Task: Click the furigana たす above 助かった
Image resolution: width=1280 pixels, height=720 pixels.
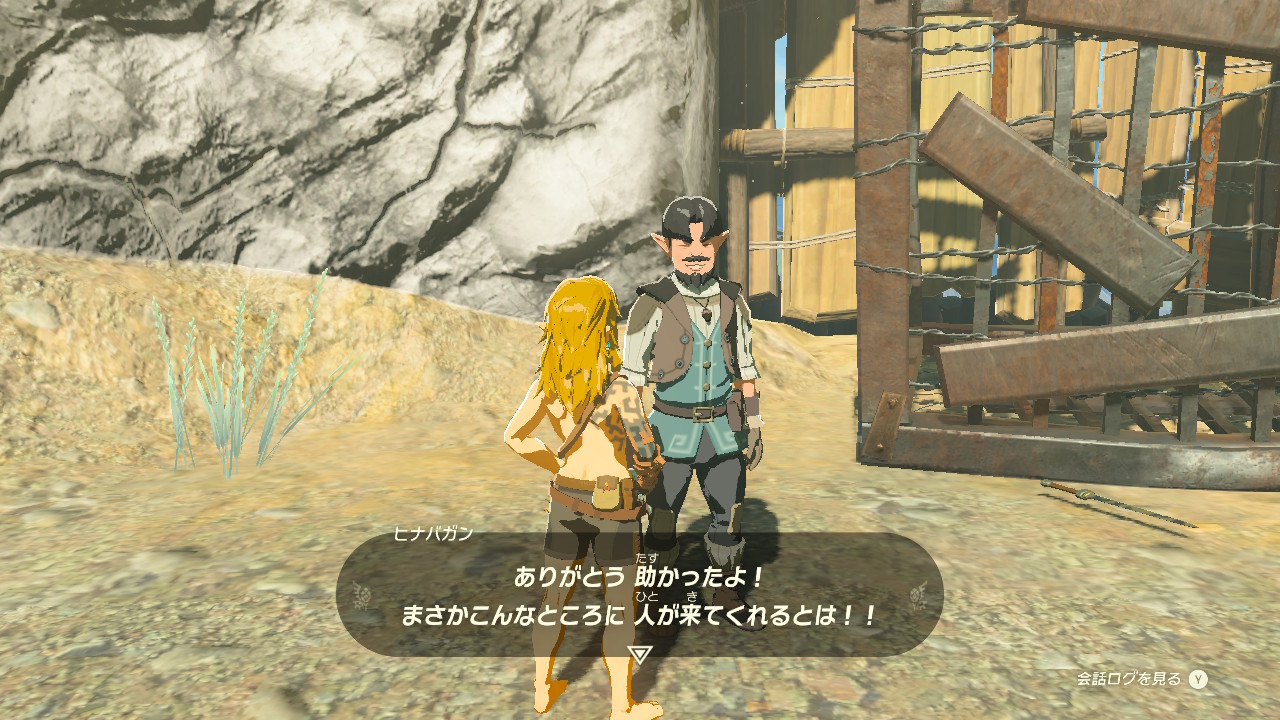Action: [x=645, y=556]
